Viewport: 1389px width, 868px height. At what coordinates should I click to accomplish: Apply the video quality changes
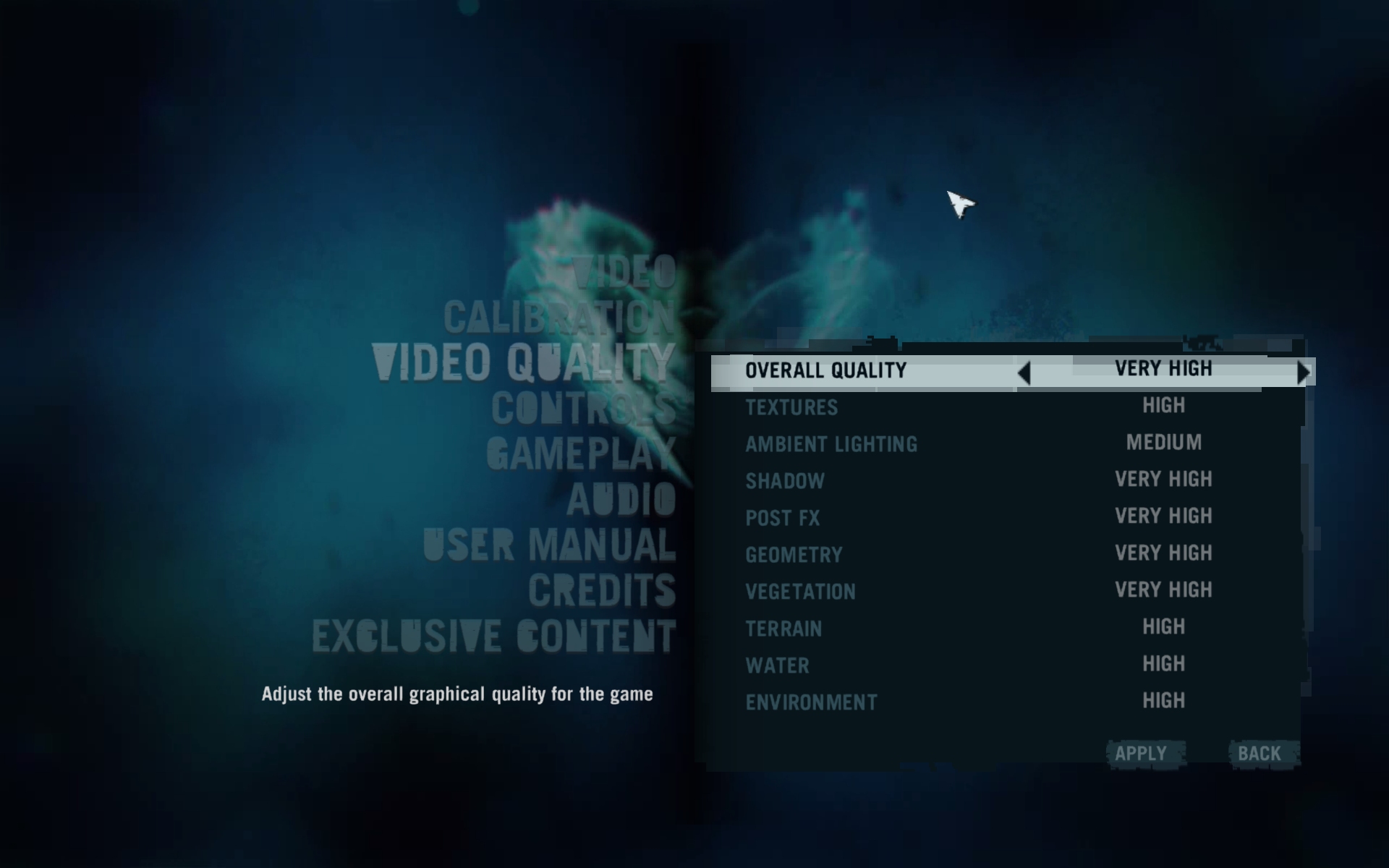click(x=1141, y=754)
